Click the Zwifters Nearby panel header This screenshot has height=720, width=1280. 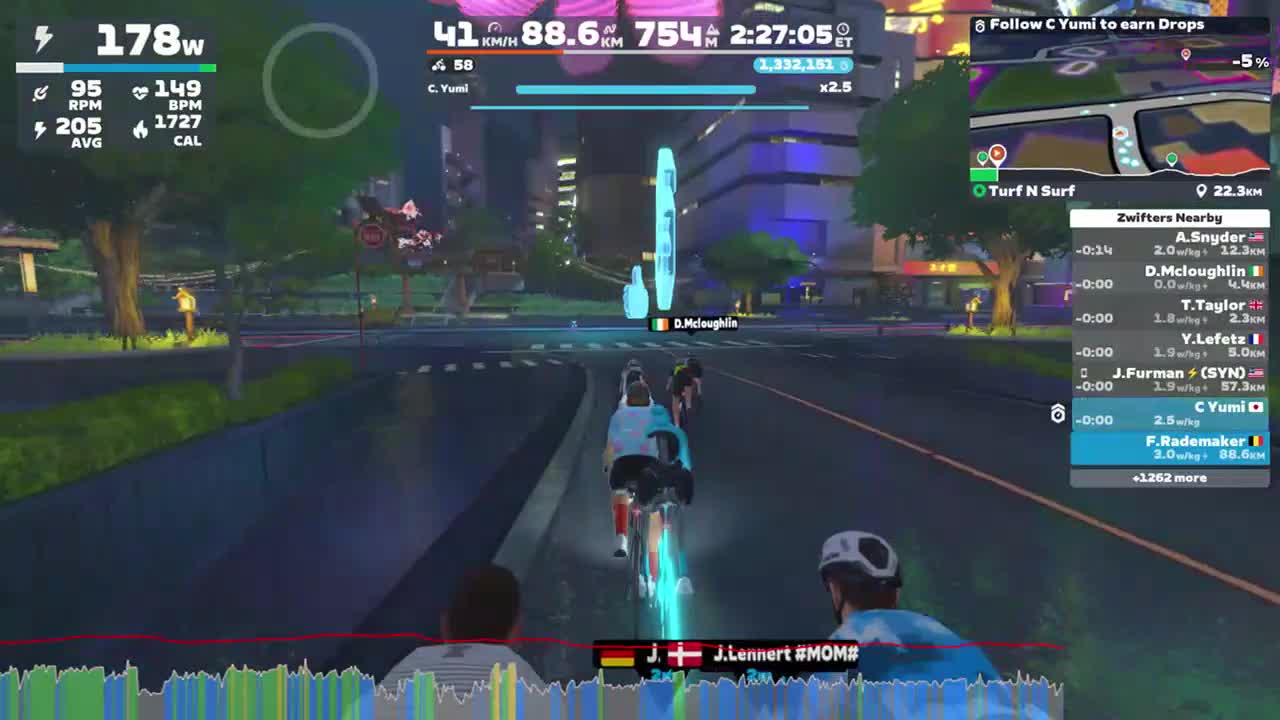click(1171, 217)
